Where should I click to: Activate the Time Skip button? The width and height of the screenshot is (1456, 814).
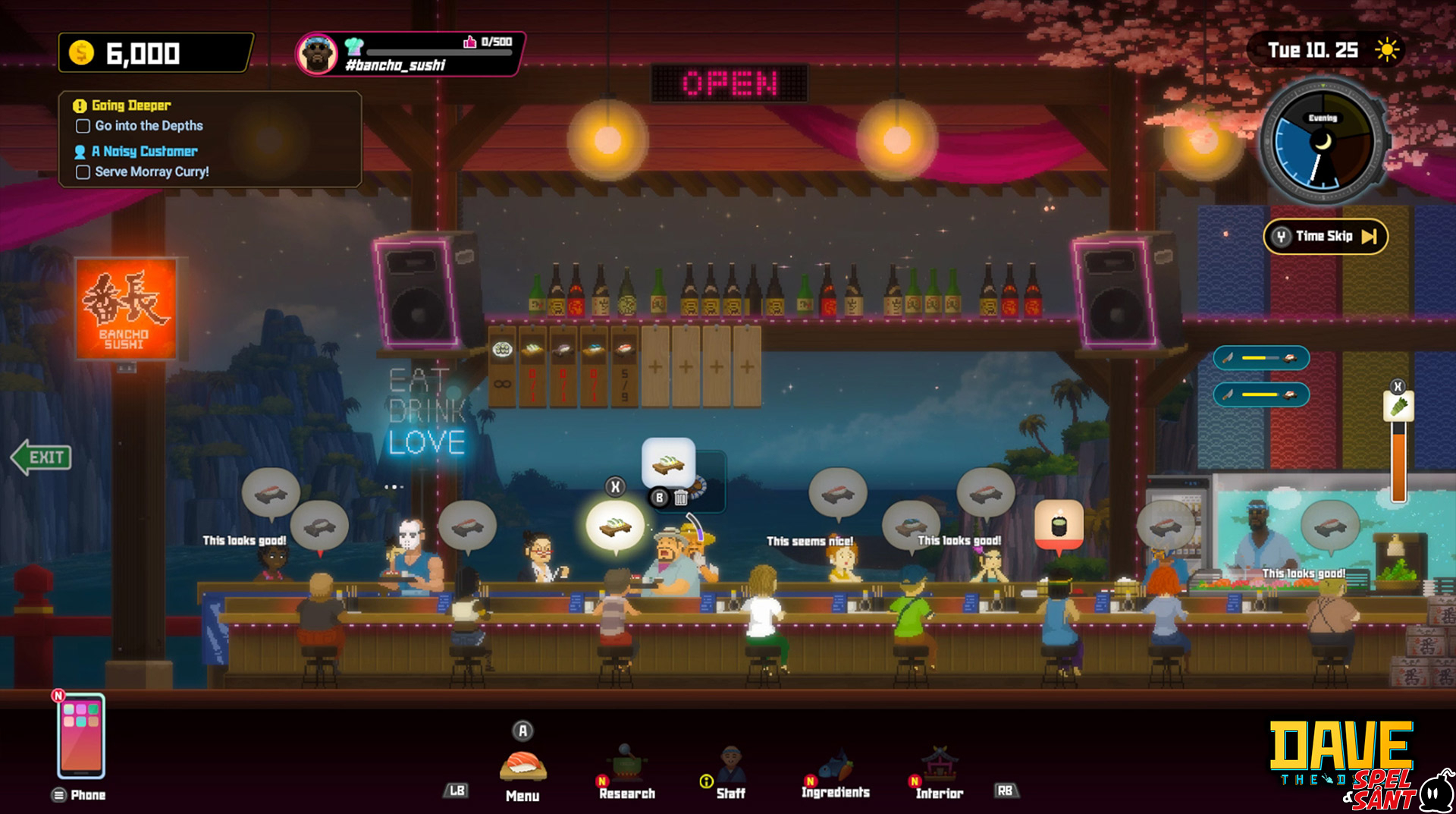(1326, 237)
